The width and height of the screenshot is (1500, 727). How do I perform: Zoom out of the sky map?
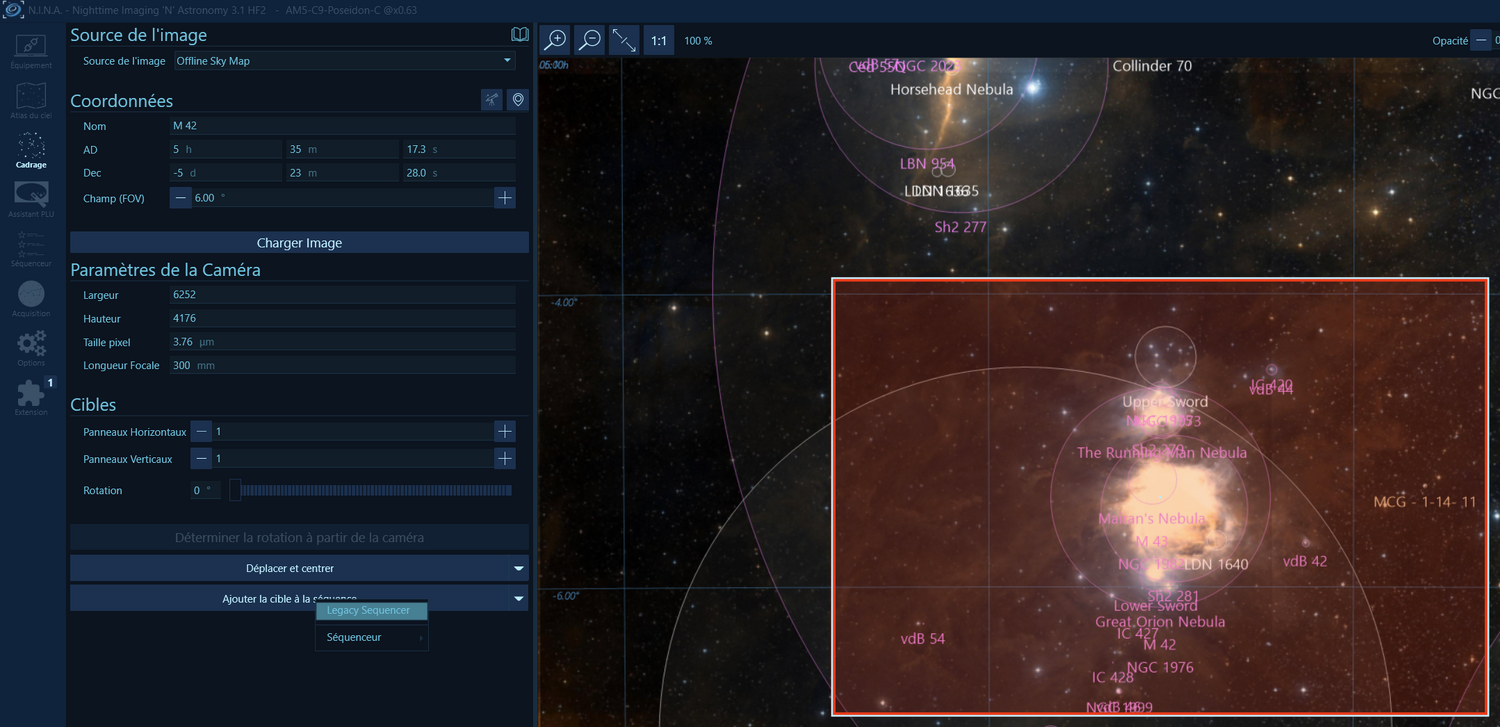[590, 40]
